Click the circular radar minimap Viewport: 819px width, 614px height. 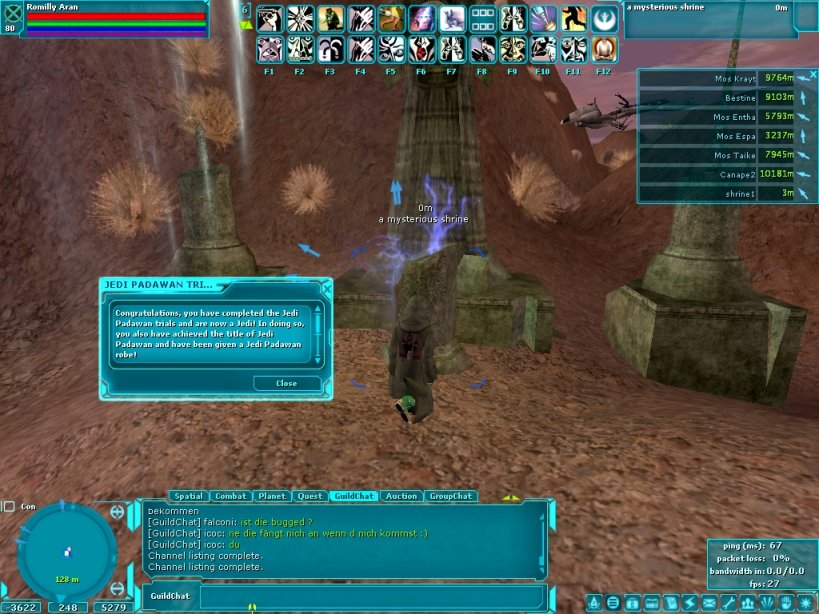67,552
